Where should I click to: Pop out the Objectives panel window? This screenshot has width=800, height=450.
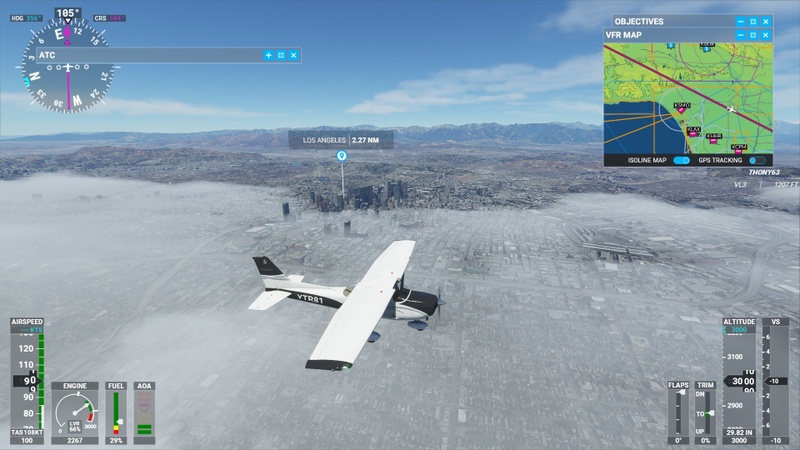[753, 21]
